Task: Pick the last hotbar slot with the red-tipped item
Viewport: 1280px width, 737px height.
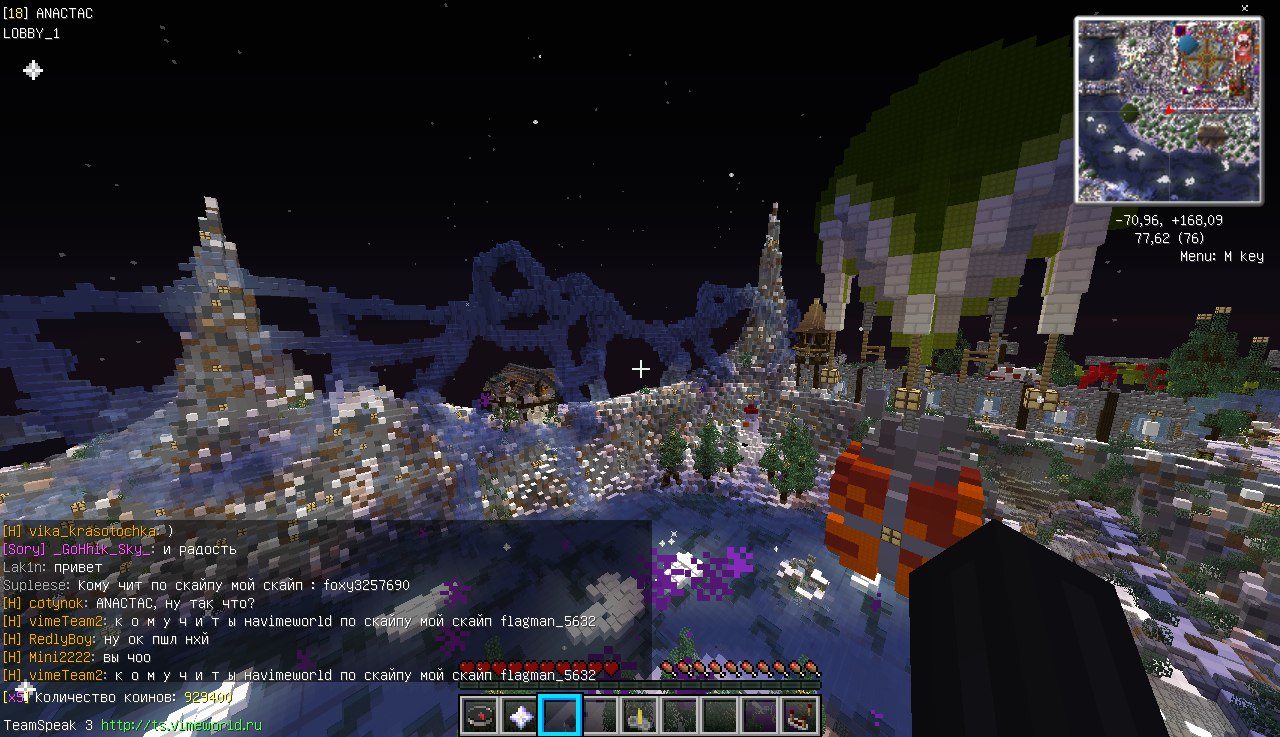Action: (x=800, y=716)
